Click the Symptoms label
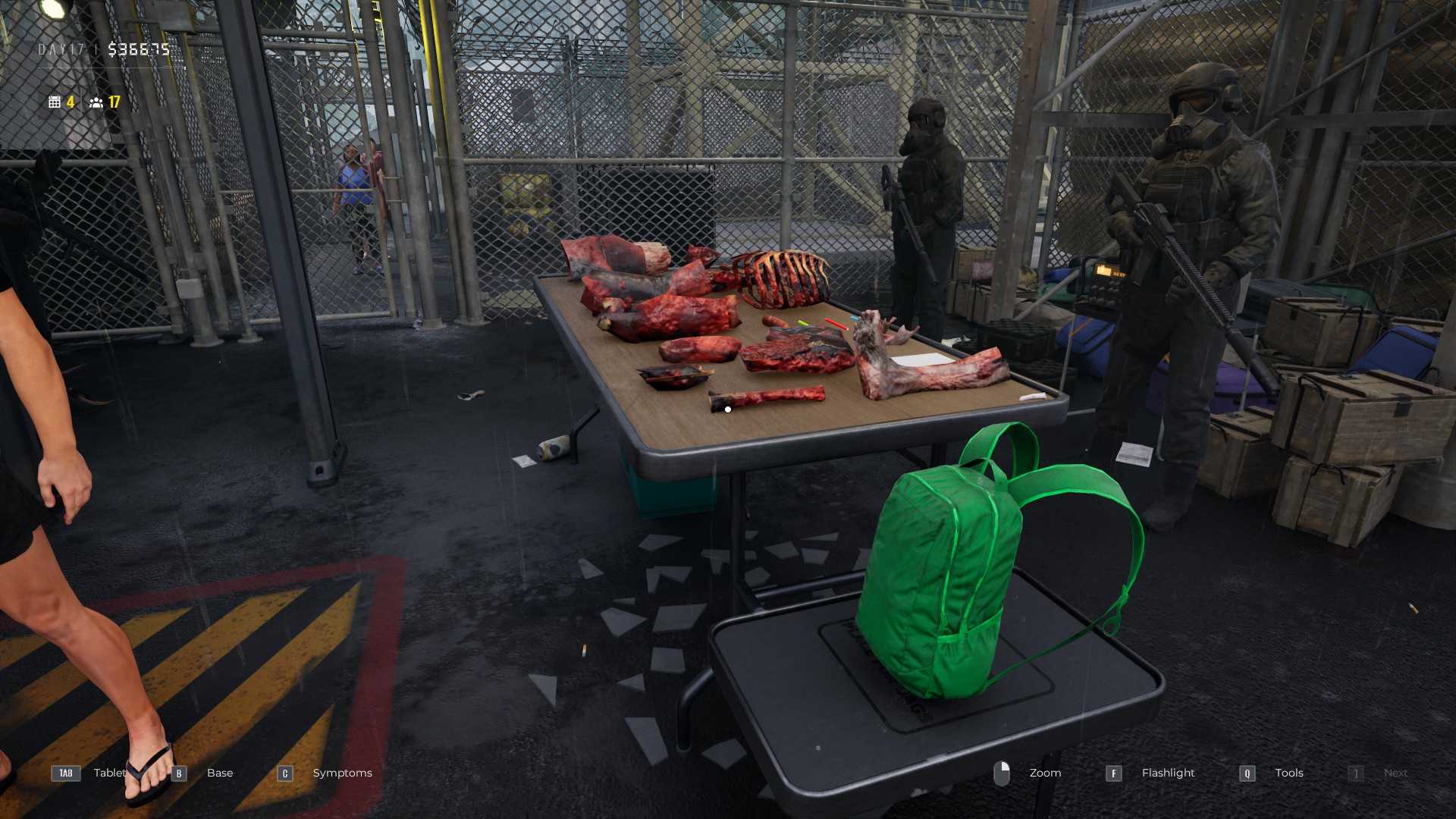Screen dimensions: 1456x819 point(342,773)
